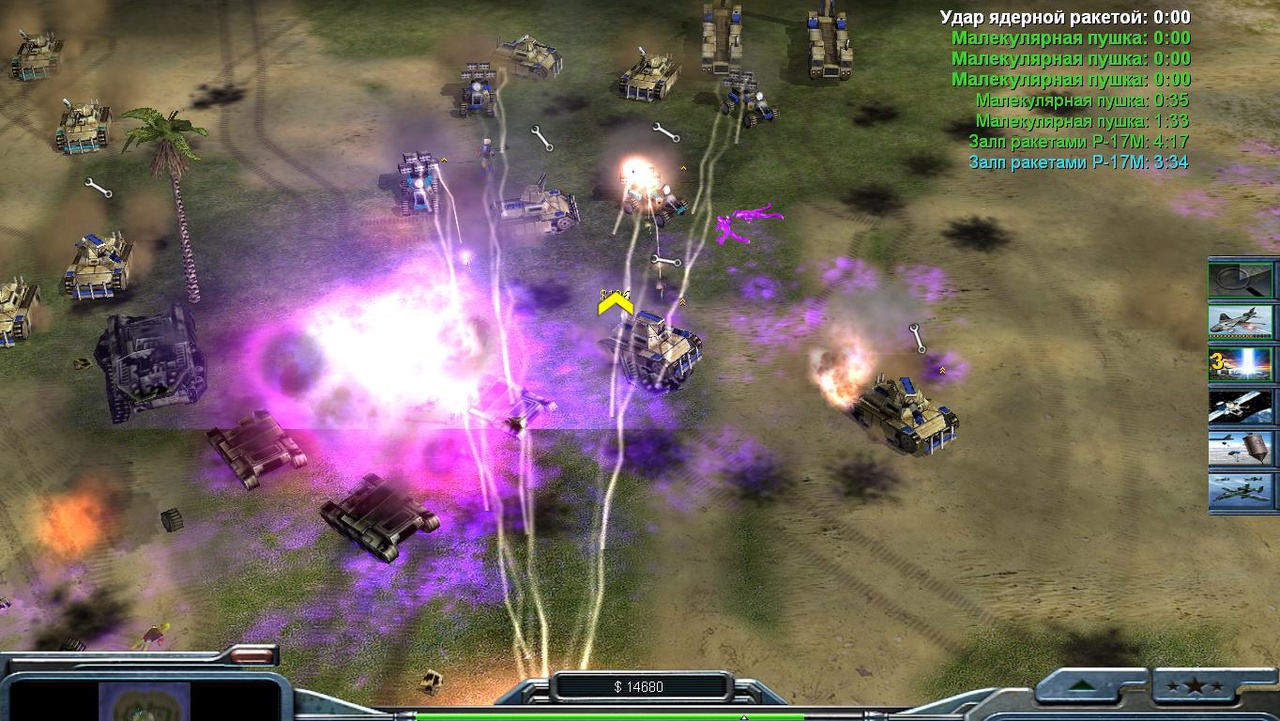Select the spy satellite power icon
Viewport: 1280px width, 721px height.
pyautogui.click(x=1241, y=406)
